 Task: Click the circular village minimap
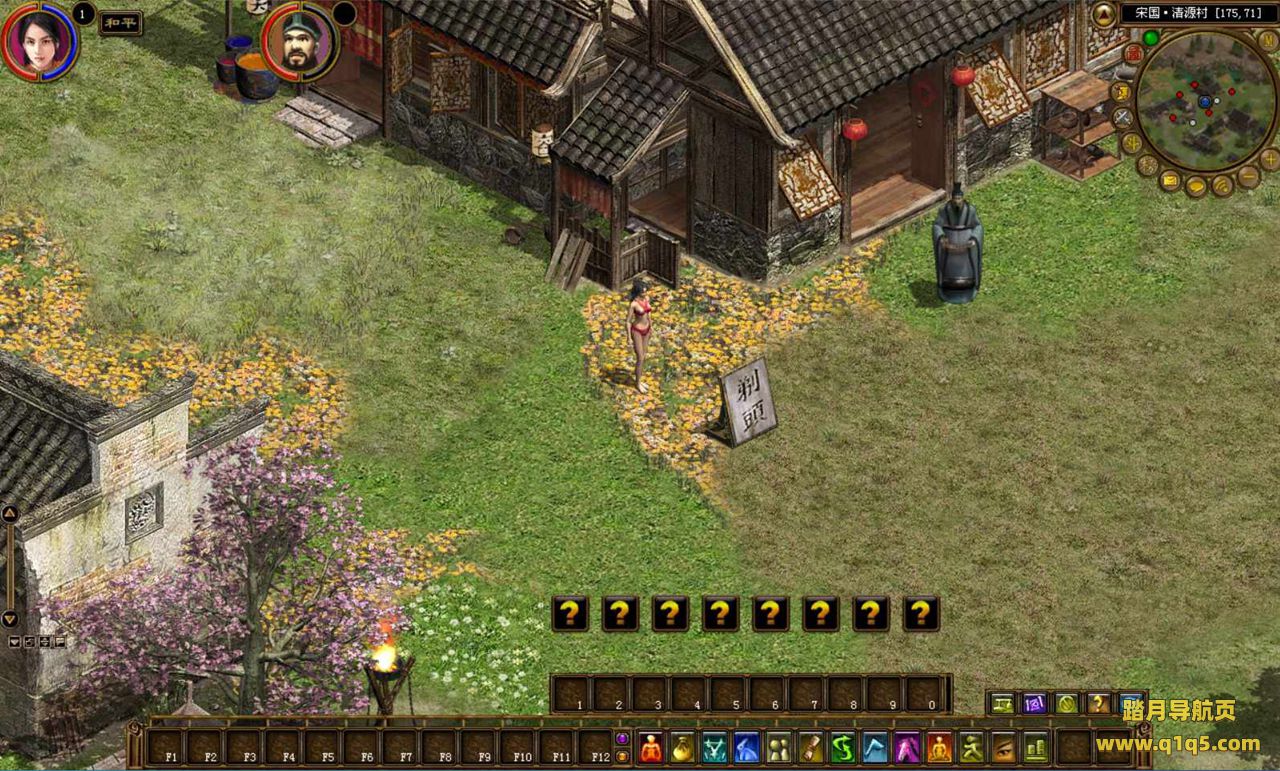(x=1206, y=101)
